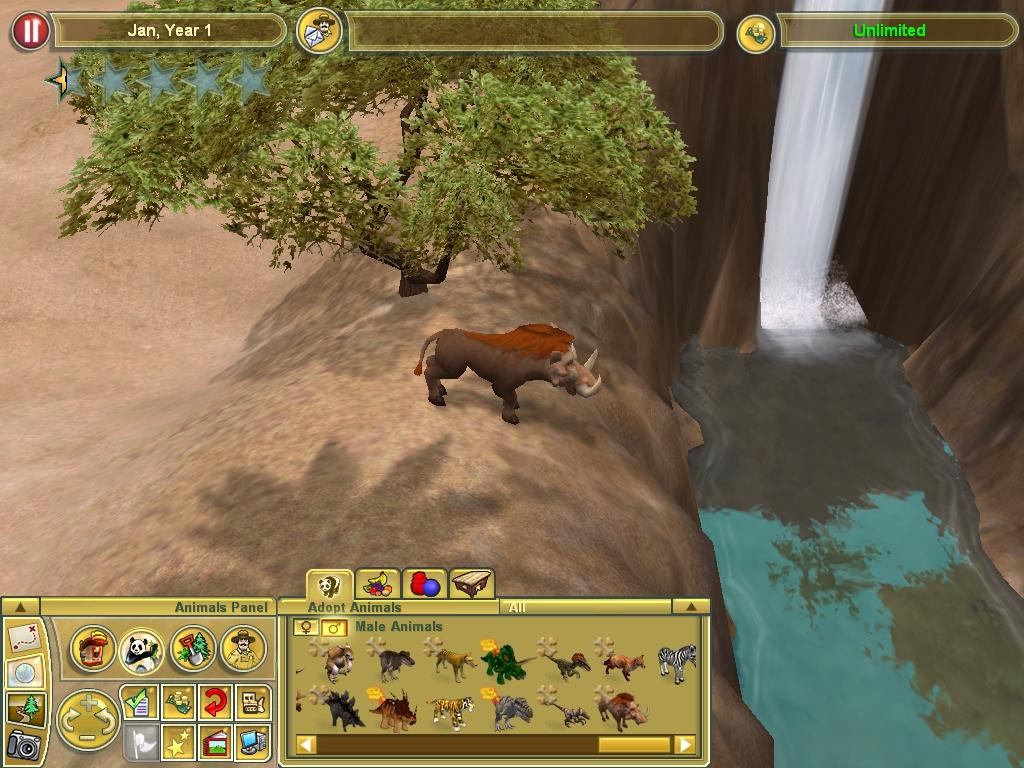This screenshot has height=768, width=1024.
Task: Open the green checkmark goals list
Action: click(137, 702)
